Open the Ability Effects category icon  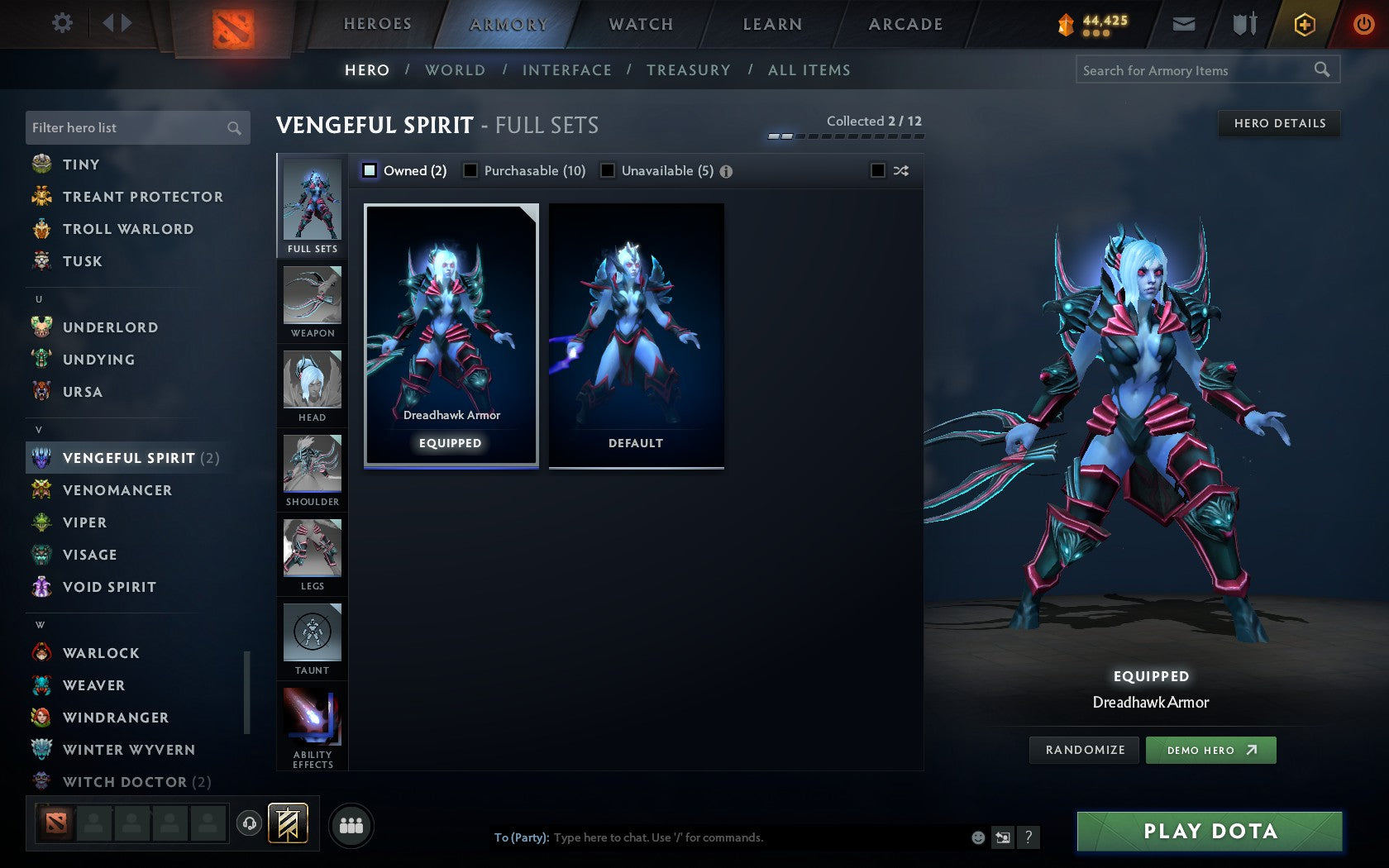tap(312, 721)
